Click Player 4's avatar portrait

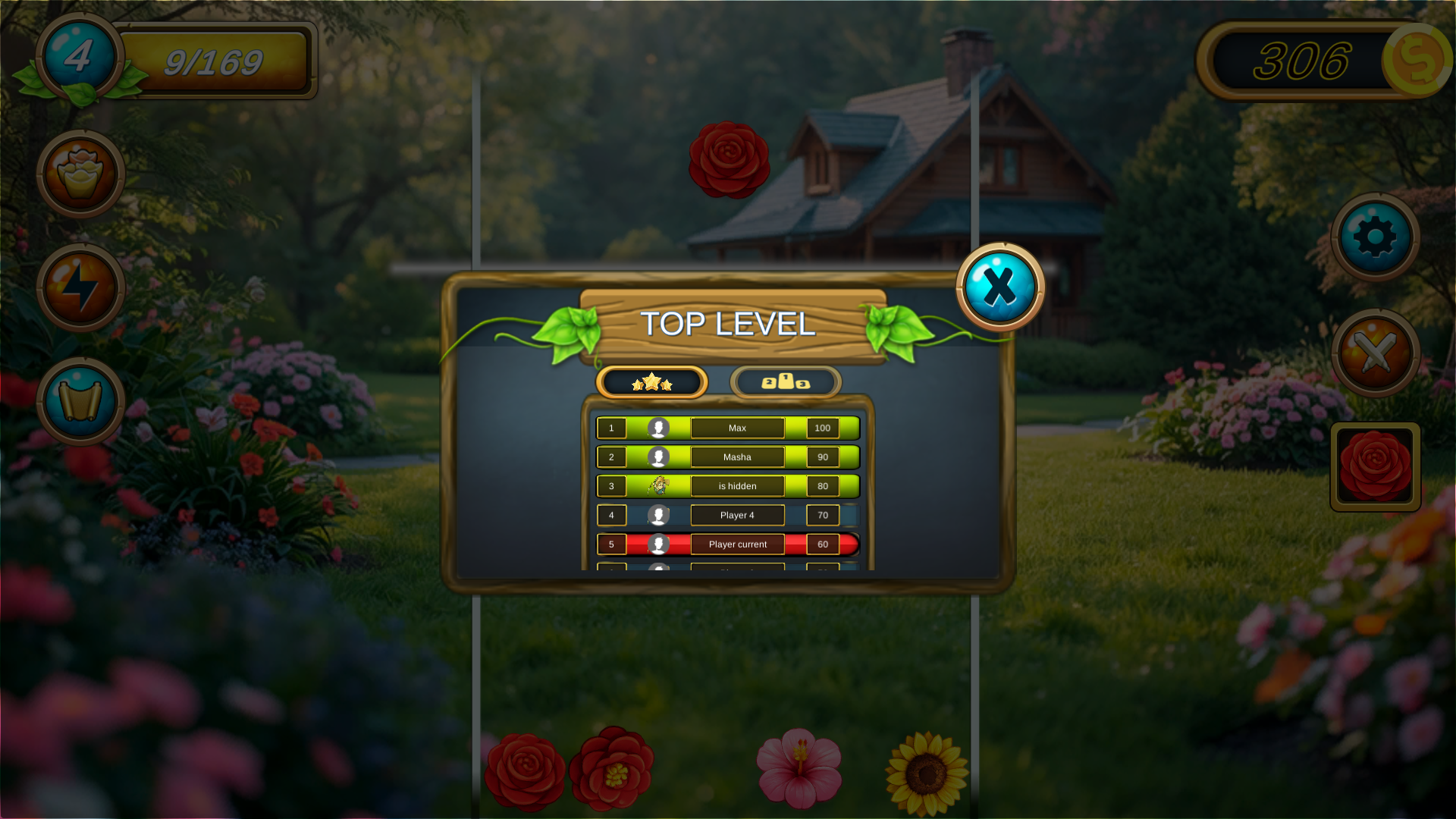coord(659,514)
